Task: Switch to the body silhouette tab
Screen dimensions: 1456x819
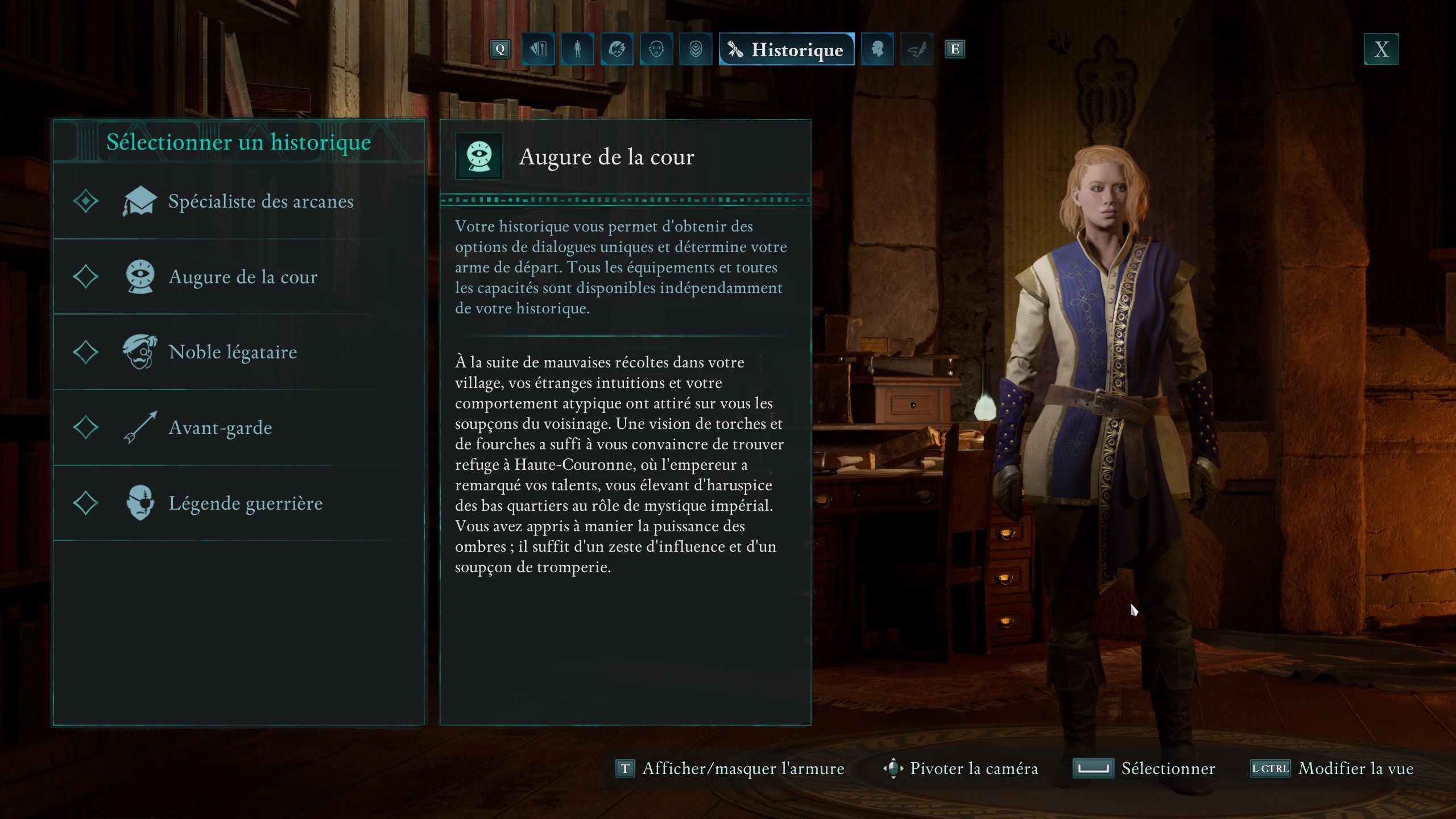Action: click(577, 49)
